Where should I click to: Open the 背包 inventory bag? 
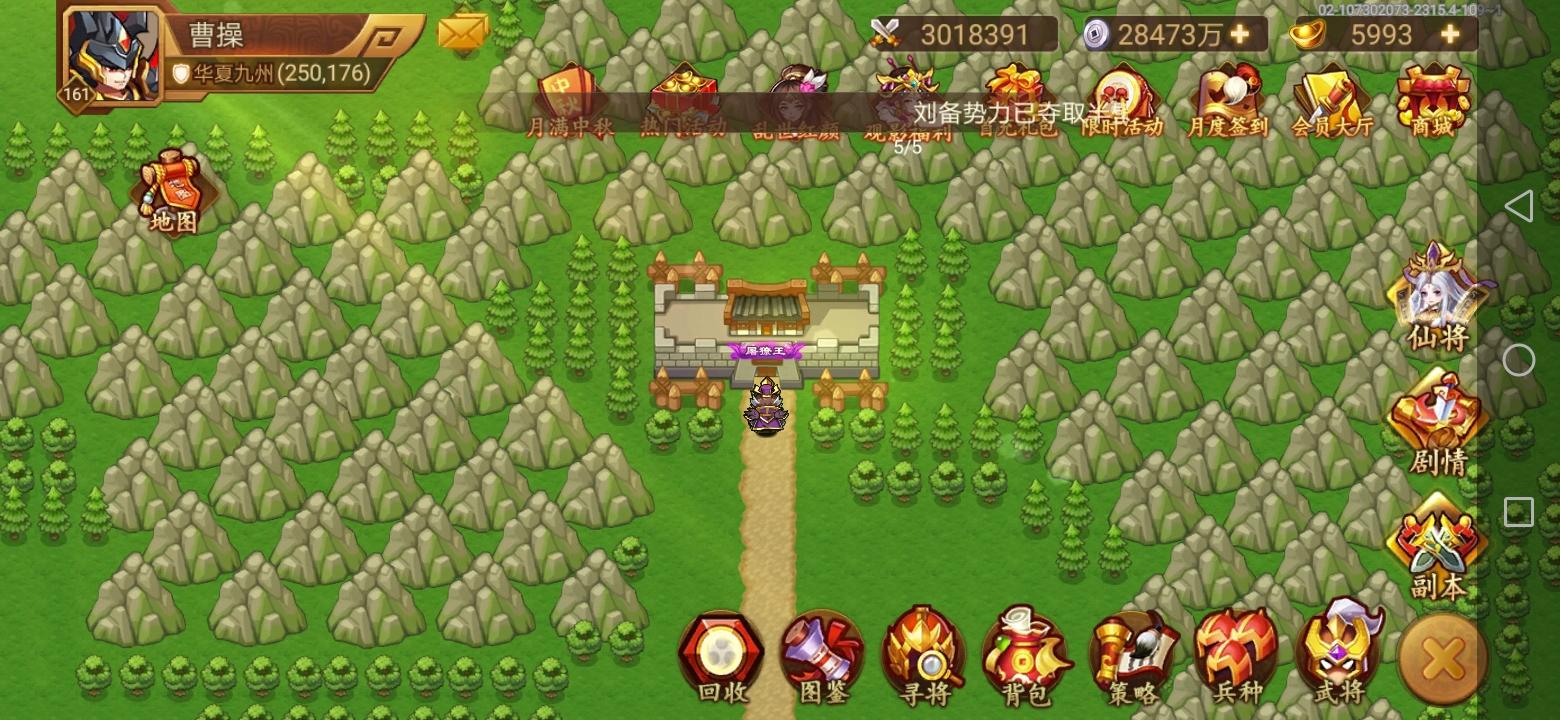pos(1026,655)
